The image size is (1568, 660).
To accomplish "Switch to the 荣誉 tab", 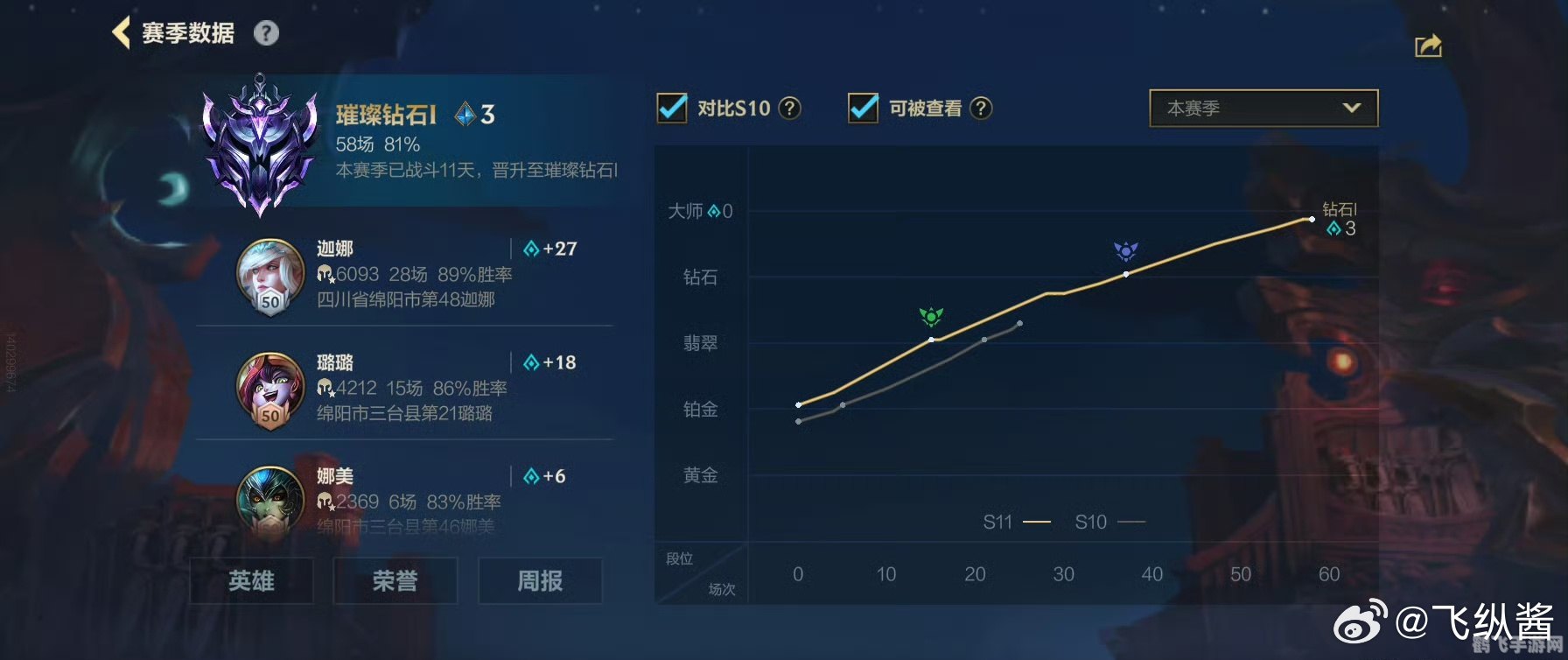I will click(x=395, y=580).
